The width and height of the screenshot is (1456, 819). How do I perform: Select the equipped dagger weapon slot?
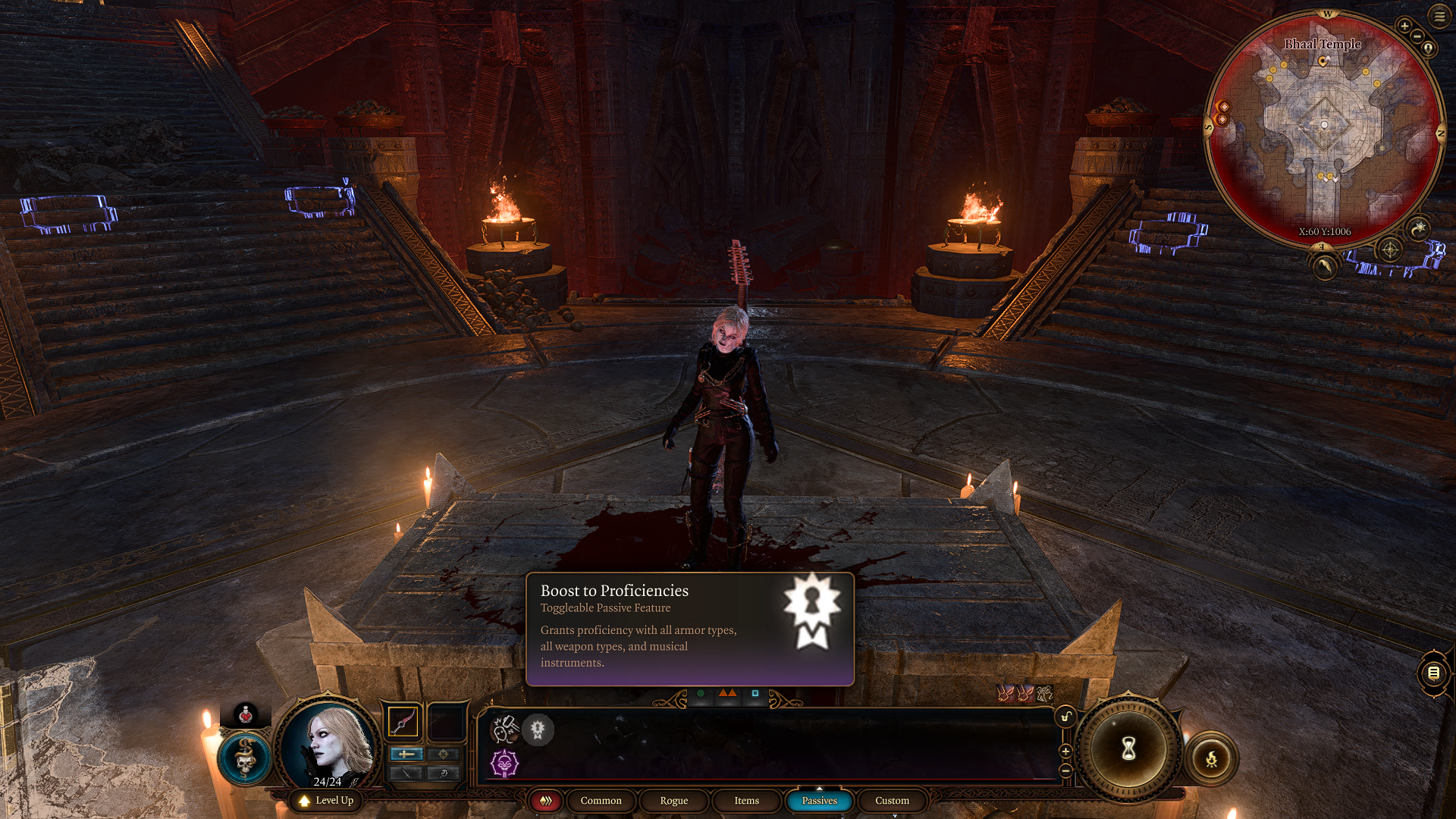click(x=403, y=721)
